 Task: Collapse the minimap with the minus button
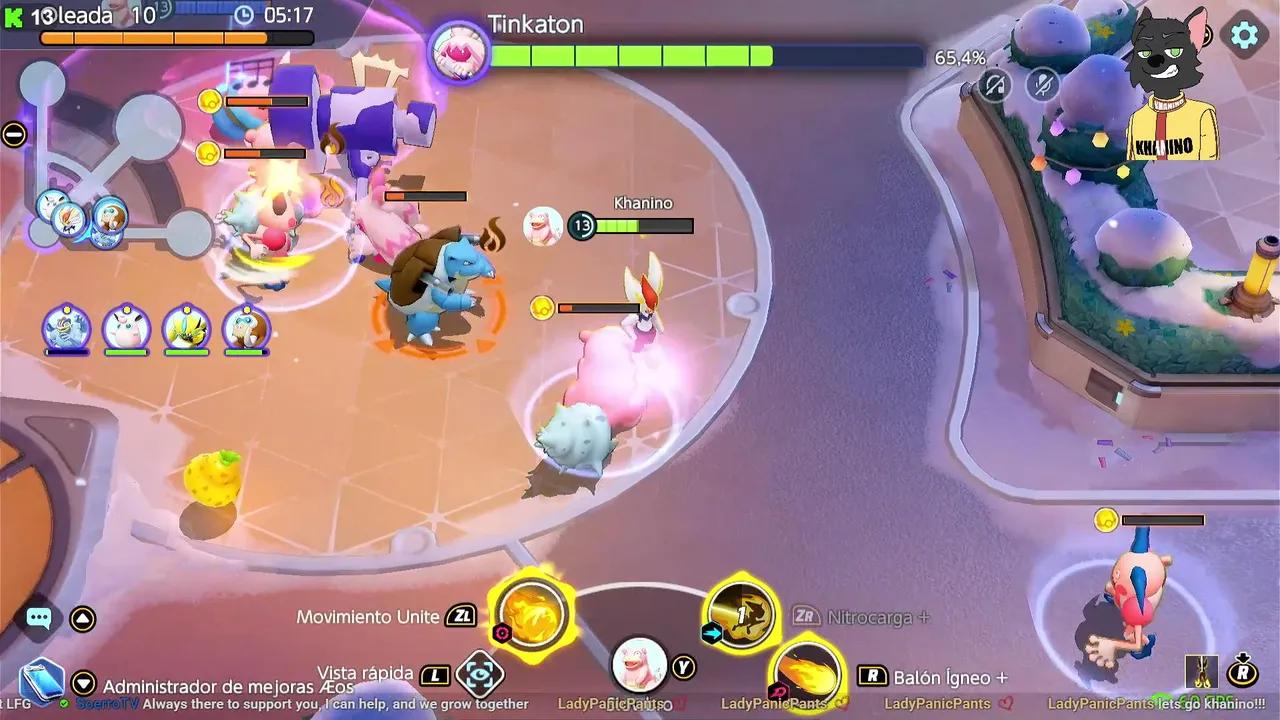click(x=14, y=134)
